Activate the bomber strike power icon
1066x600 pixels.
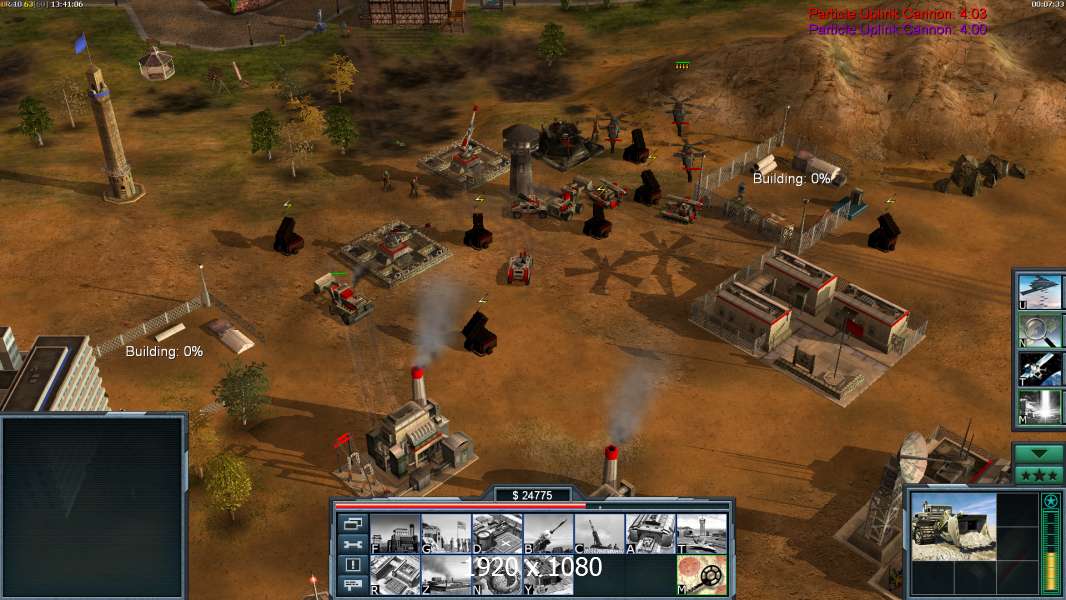(x=1040, y=290)
